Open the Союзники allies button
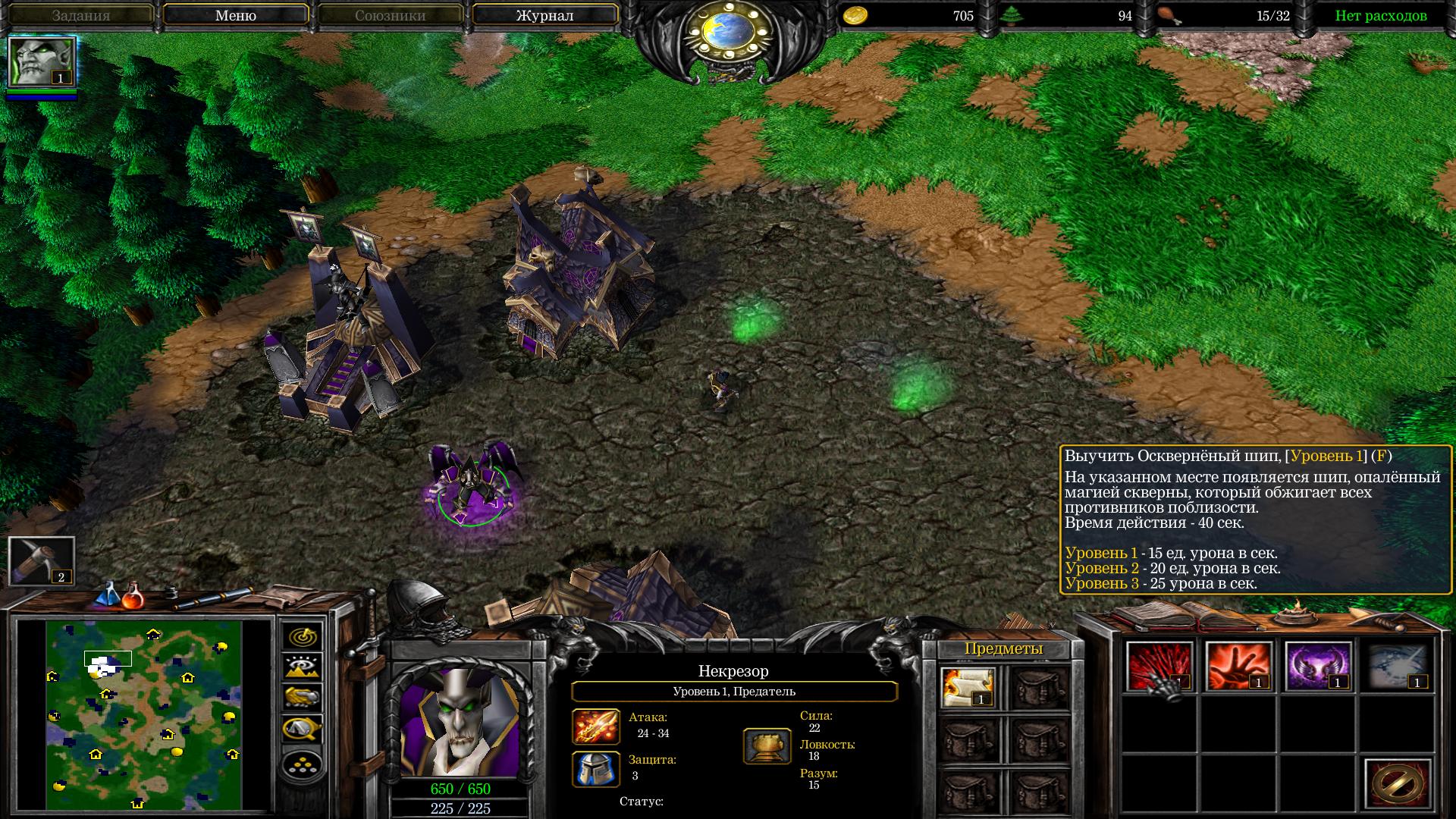The width and height of the screenshot is (1456, 819). click(390, 15)
